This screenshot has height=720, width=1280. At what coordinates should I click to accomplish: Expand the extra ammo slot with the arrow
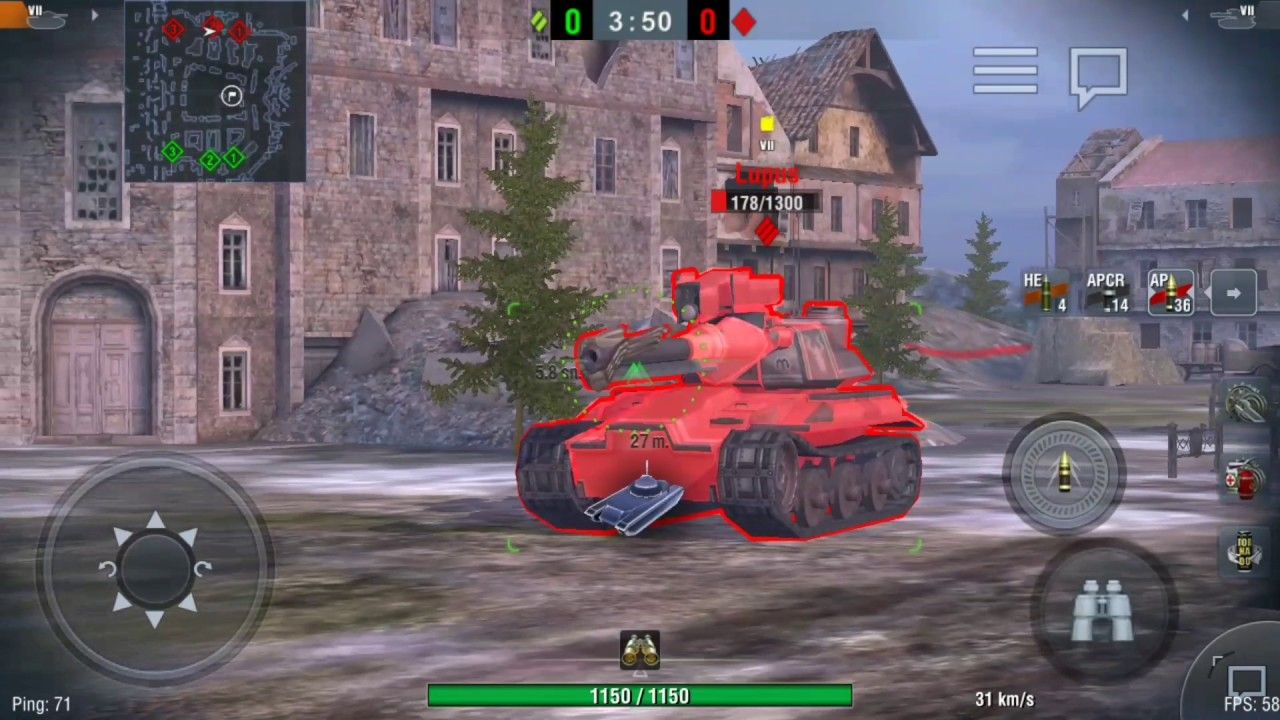coord(1233,291)
